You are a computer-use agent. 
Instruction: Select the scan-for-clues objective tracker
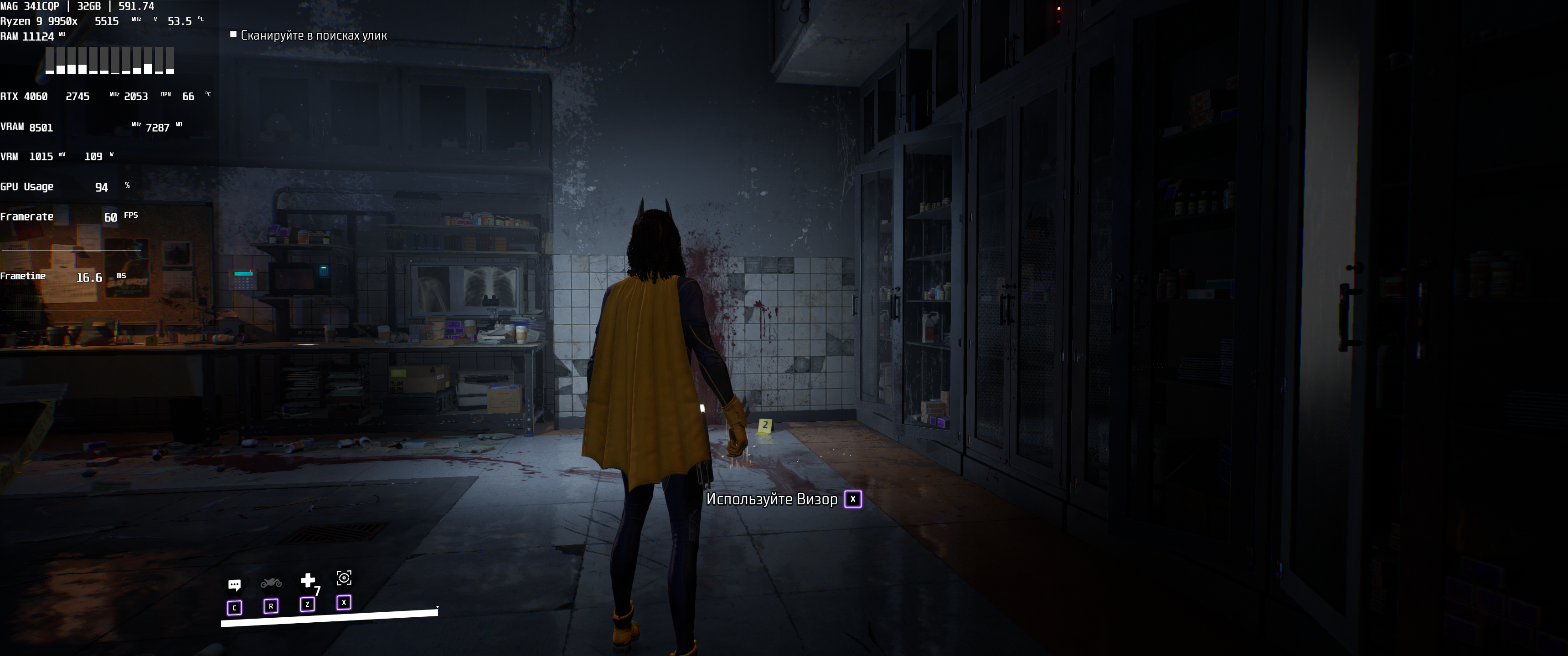coord(309,35)
